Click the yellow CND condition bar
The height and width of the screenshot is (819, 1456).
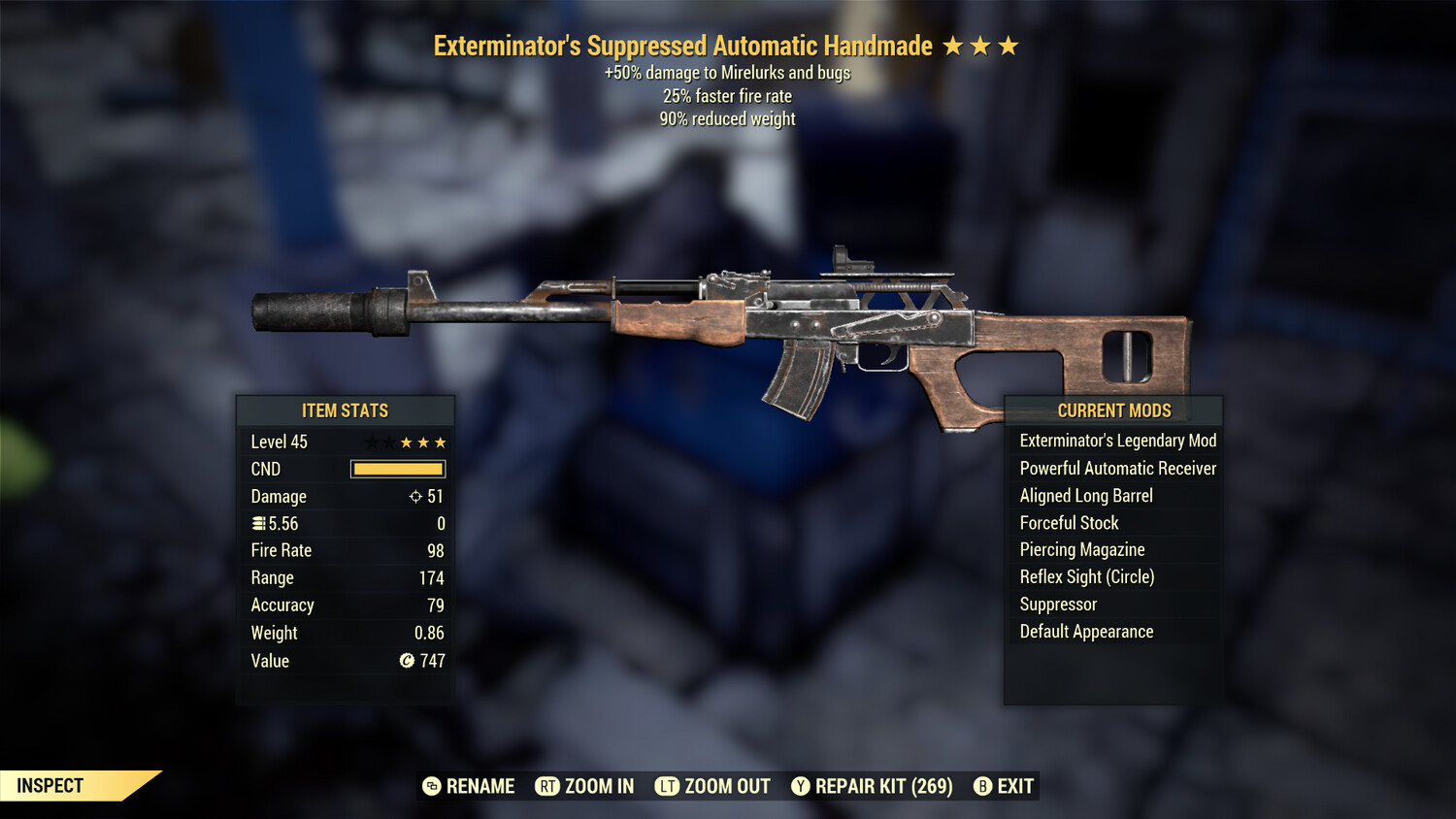click(x=397, y=469)
